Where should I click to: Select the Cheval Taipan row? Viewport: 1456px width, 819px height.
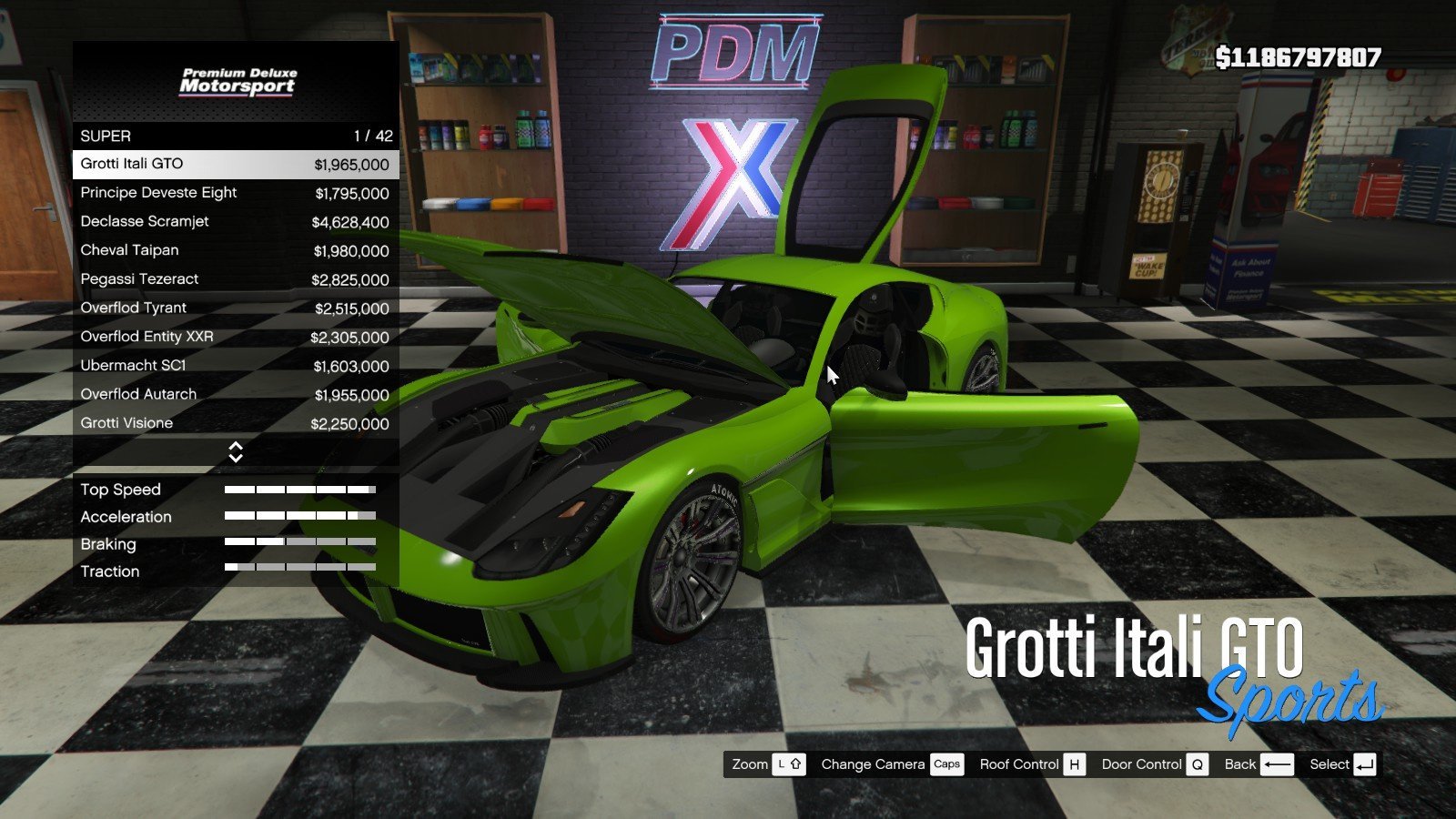[x=235, y=250]
